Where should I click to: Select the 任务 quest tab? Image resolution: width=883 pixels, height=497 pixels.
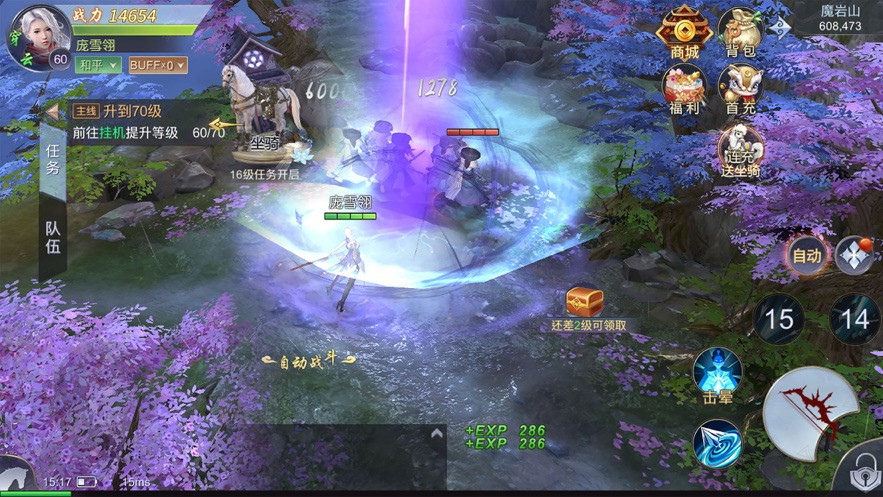click(x=53, y=158)
